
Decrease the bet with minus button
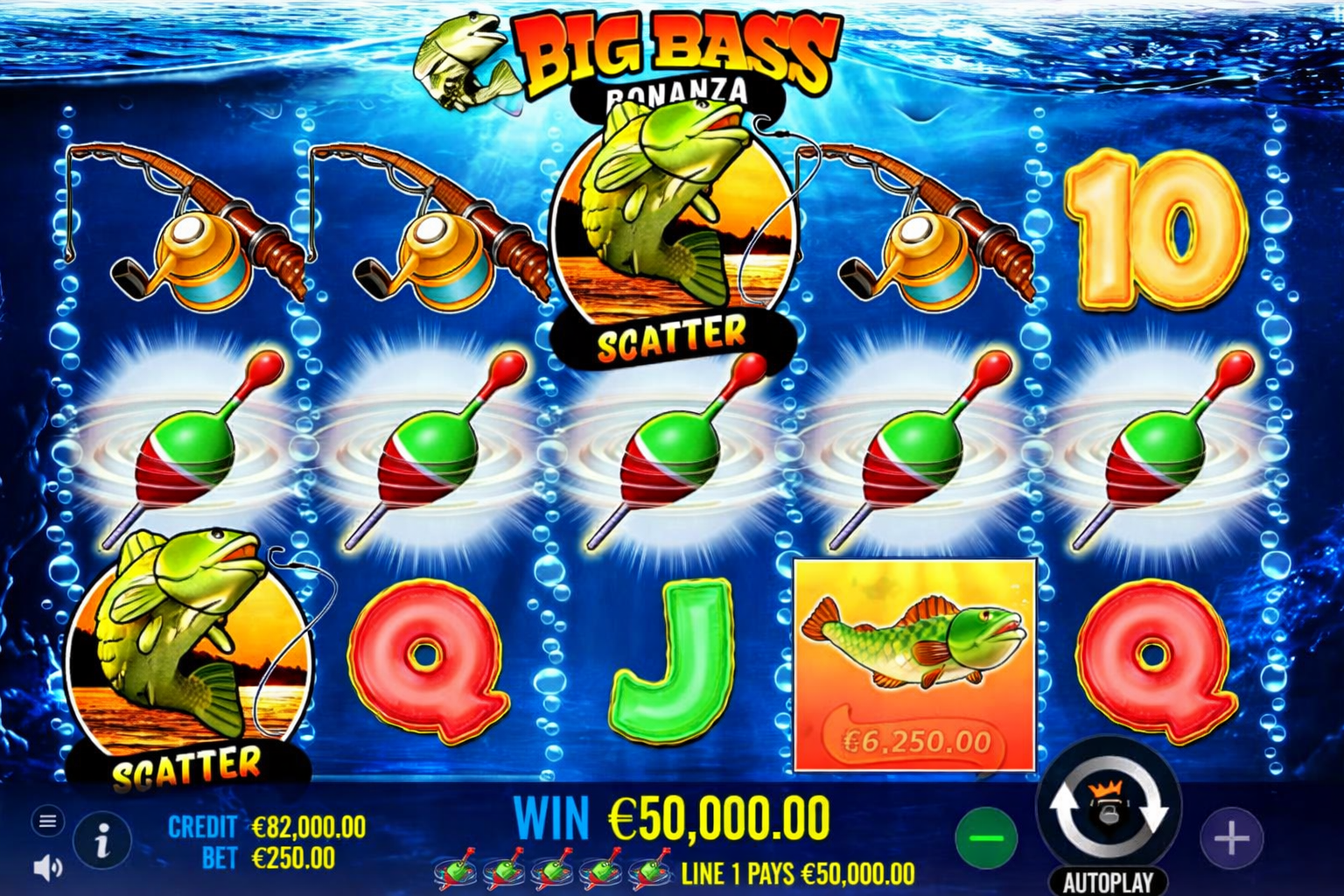click(x=986, y=838)
